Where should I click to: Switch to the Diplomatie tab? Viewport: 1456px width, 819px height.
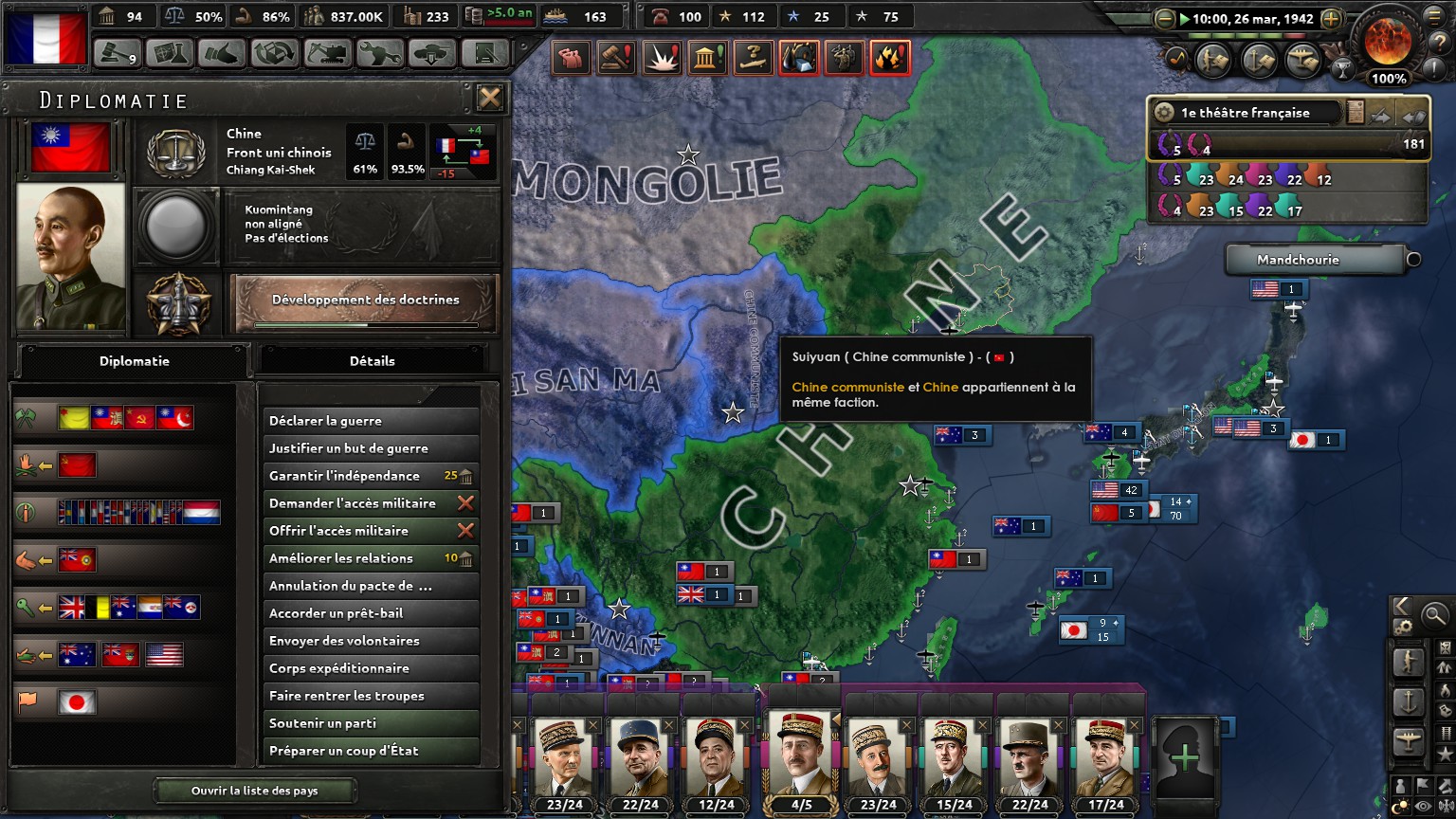click(x=134, y=361)
